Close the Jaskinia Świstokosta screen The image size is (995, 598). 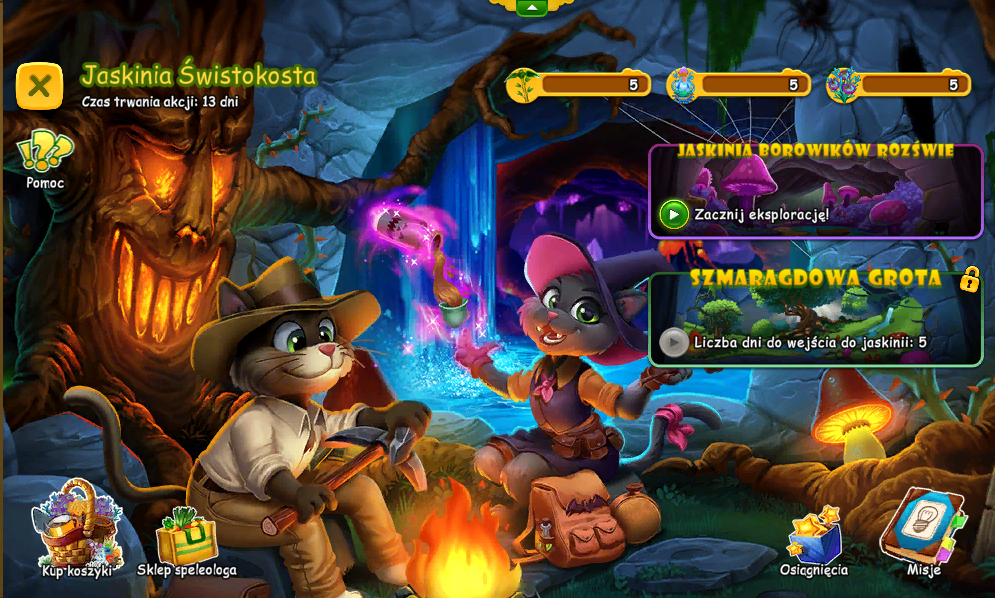(39, 86)
